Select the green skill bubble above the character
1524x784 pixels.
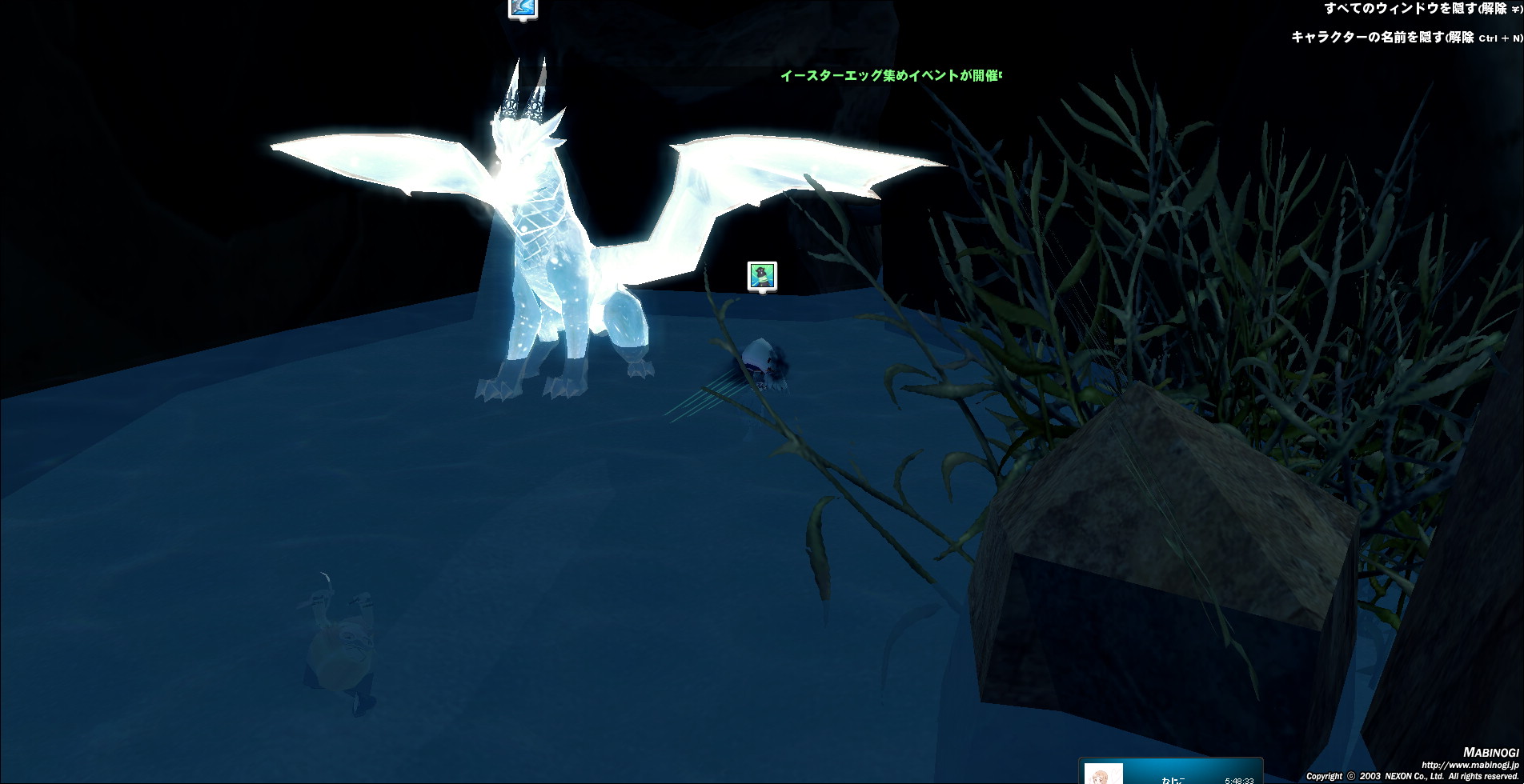click(762, 276)
